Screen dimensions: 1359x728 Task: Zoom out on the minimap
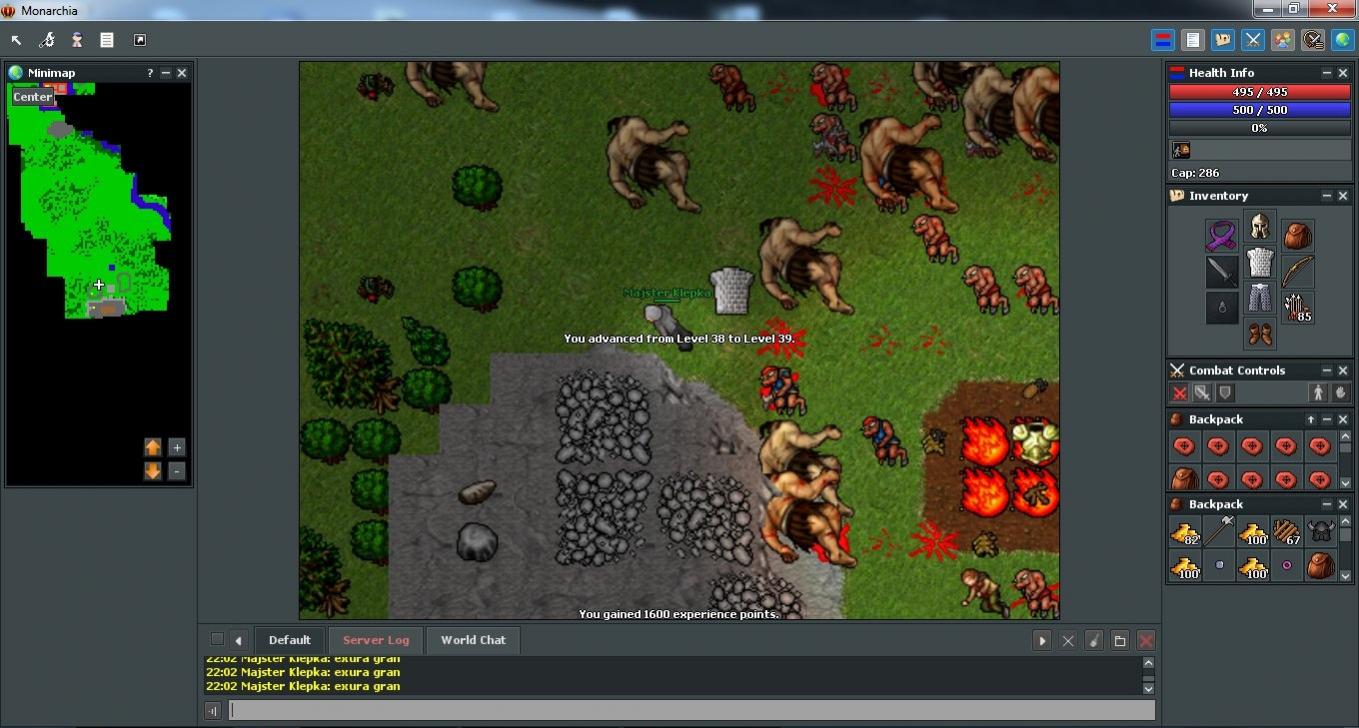[177, 471]
